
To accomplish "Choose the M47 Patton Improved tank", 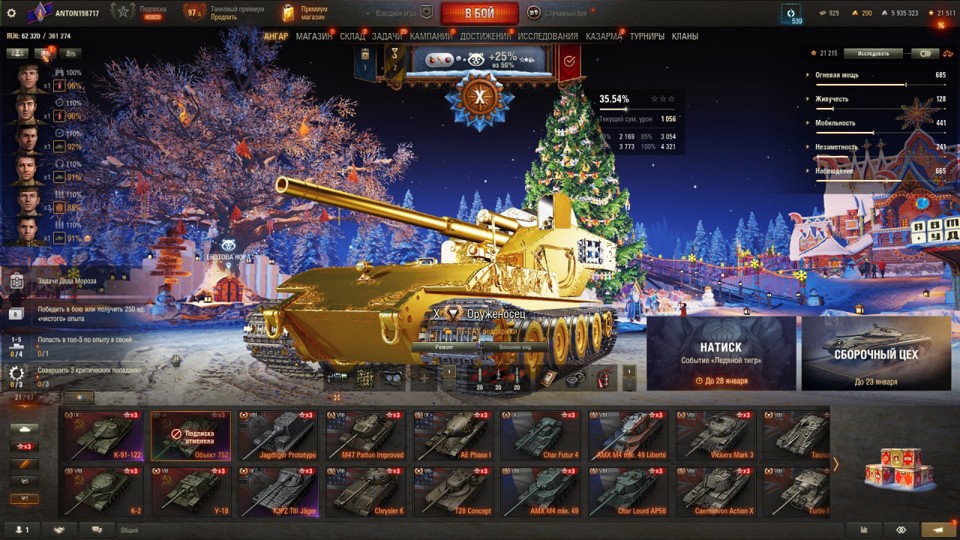I will click(363, 435).
